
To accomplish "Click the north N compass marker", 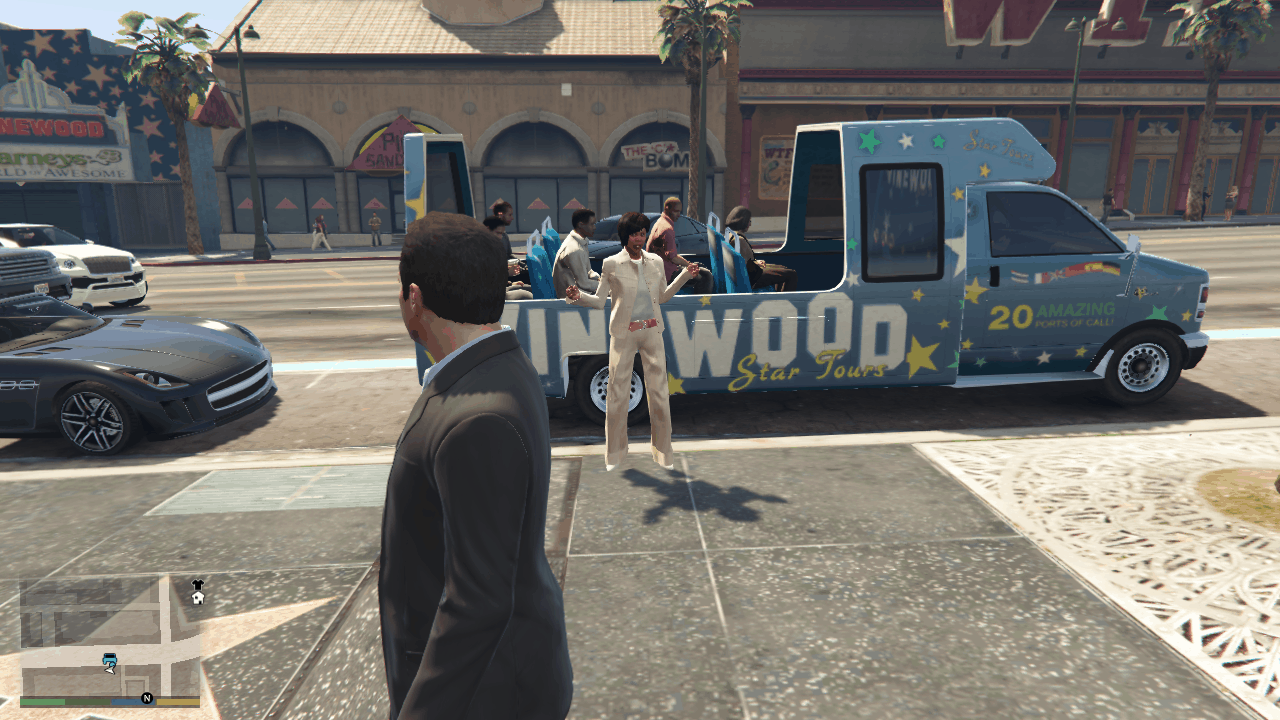I will [x=147, y=698].
